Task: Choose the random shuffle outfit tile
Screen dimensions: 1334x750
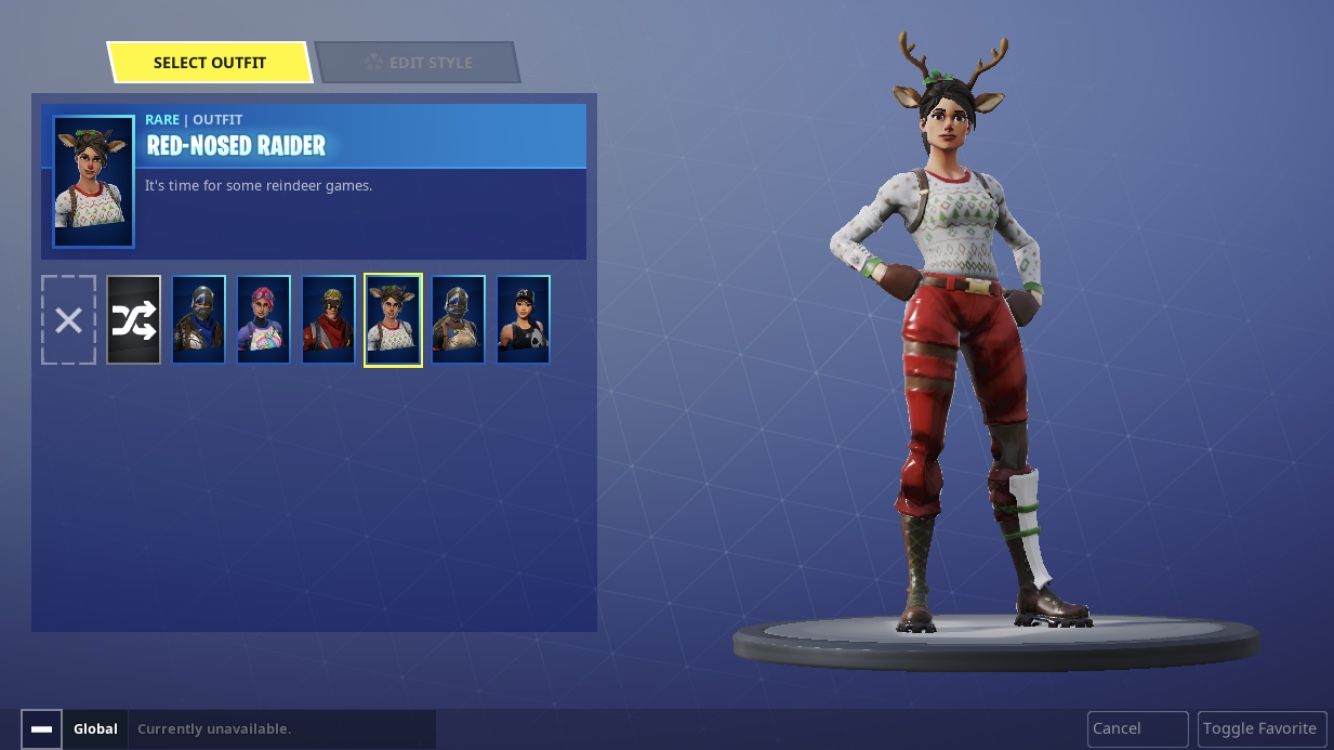Action: pos(134,320)
